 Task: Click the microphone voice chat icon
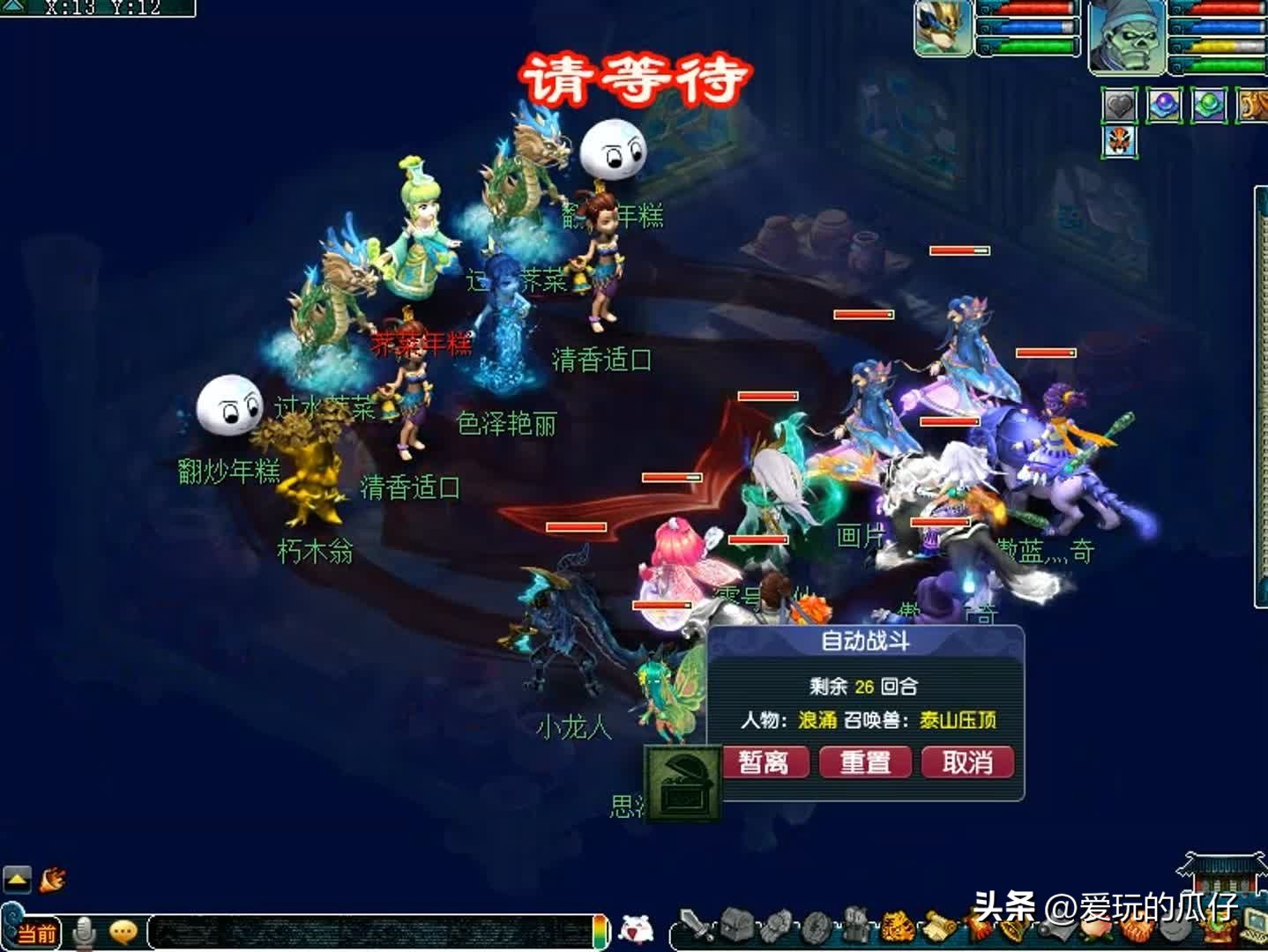click(84, 931)
